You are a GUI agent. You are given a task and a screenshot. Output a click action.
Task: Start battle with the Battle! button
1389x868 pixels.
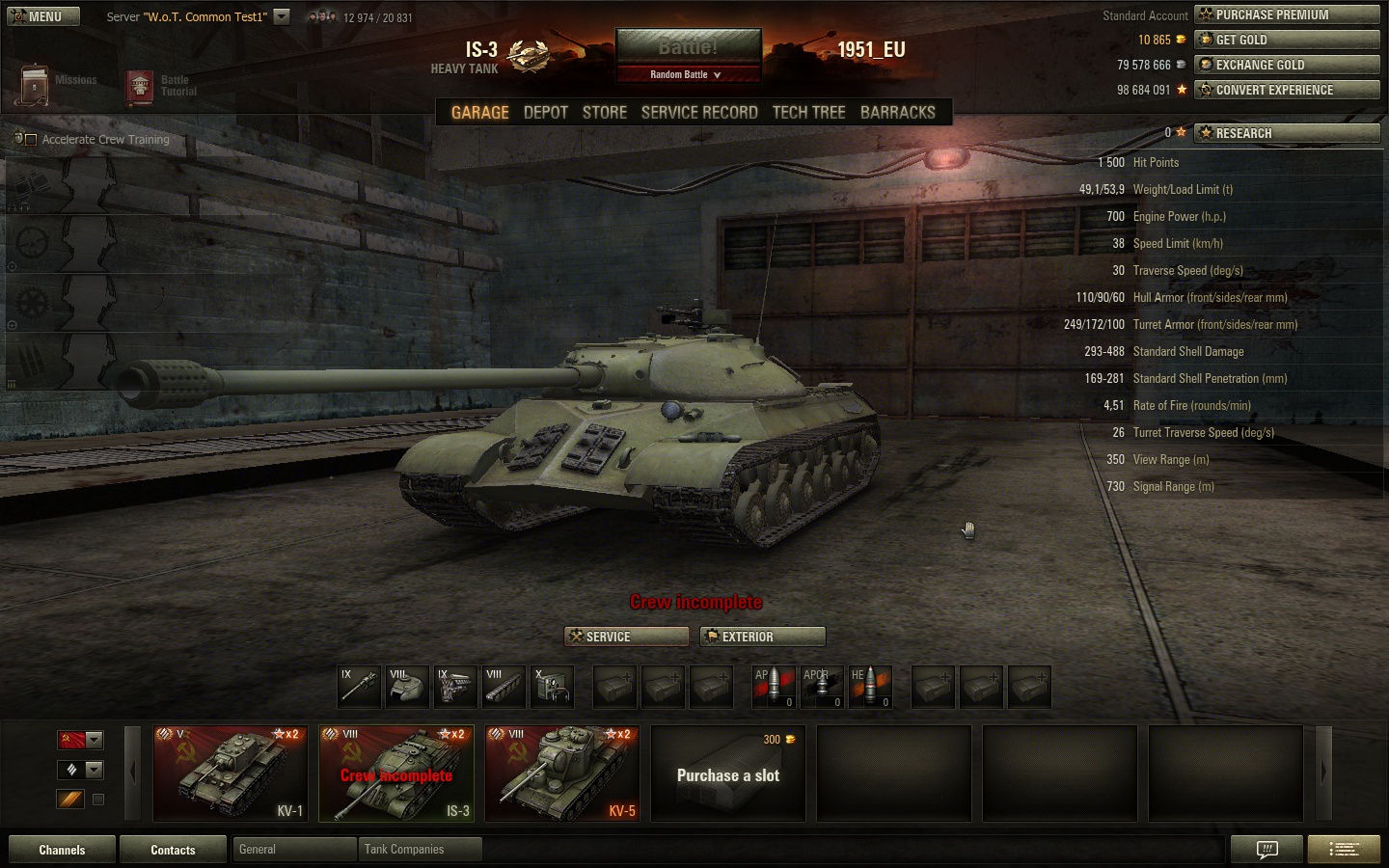pyautogui.click(x=688, y=47)
